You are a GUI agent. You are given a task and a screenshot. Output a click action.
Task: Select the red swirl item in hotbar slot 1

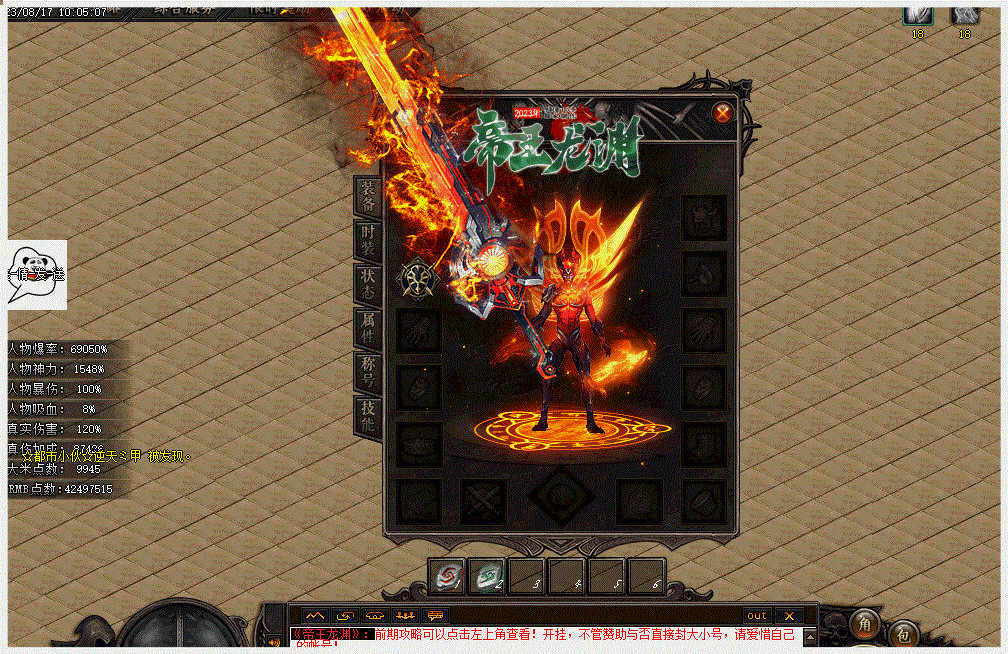(x=447, y=577)
